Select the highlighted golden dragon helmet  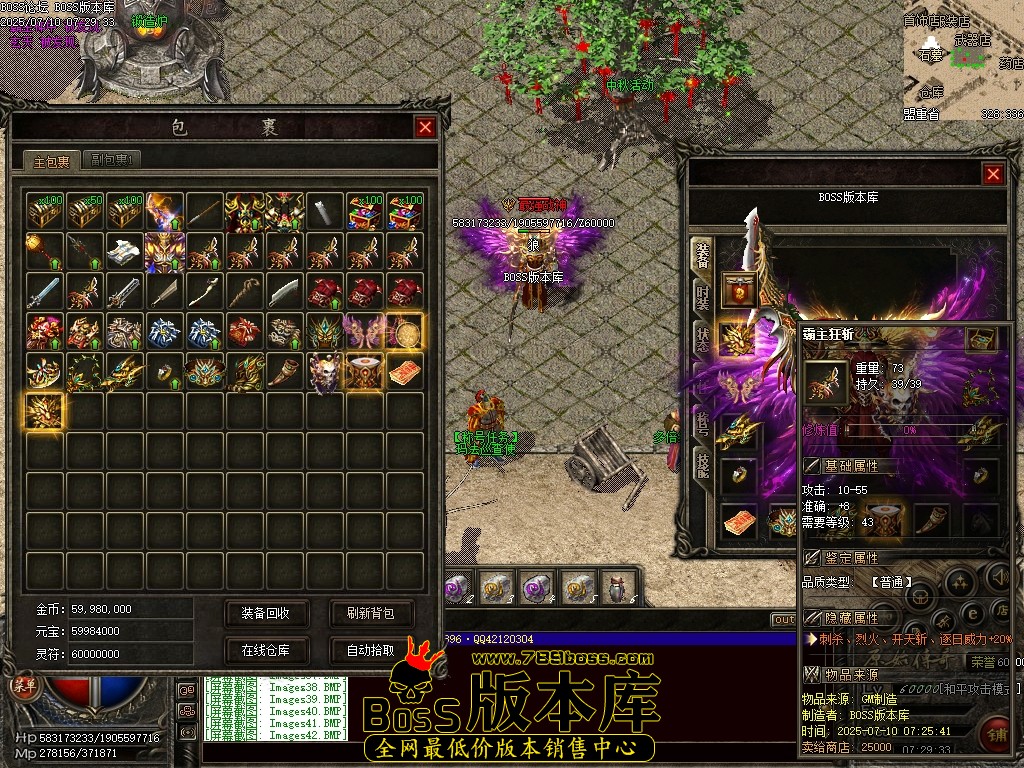tap(45, 411)
